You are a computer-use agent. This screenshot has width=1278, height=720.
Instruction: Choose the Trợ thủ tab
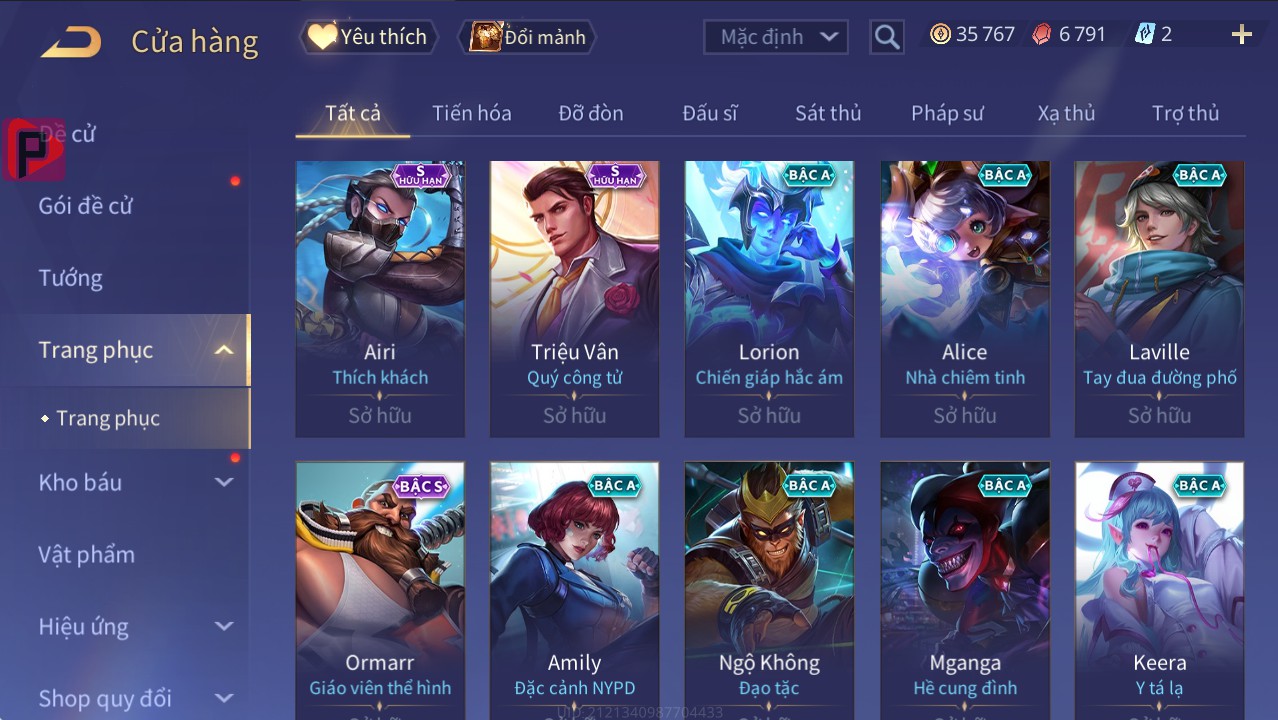coord(1185,113)
